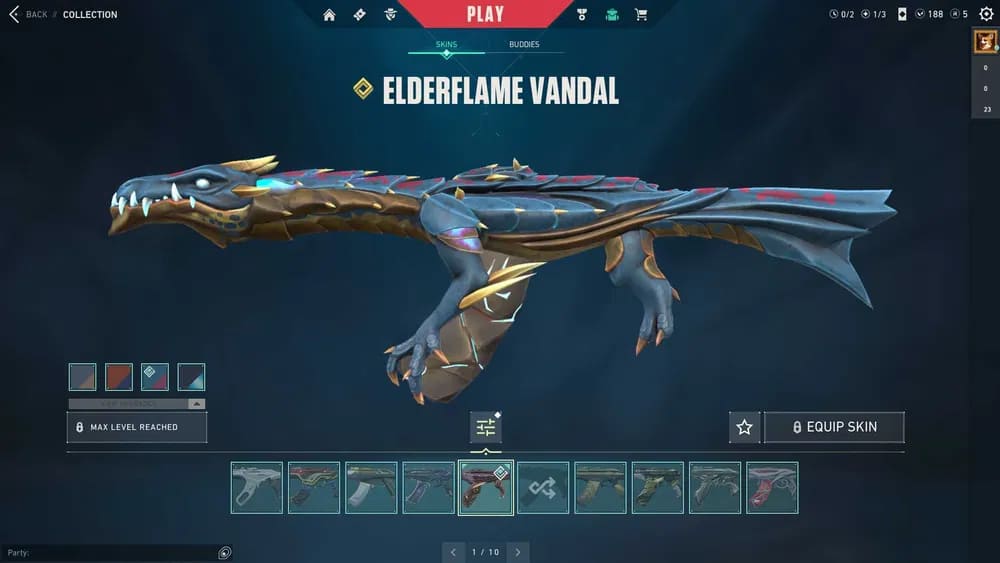The image size is (1000, 563).
Task: Open the skin filter sliders button
Action: pos(486,427)
